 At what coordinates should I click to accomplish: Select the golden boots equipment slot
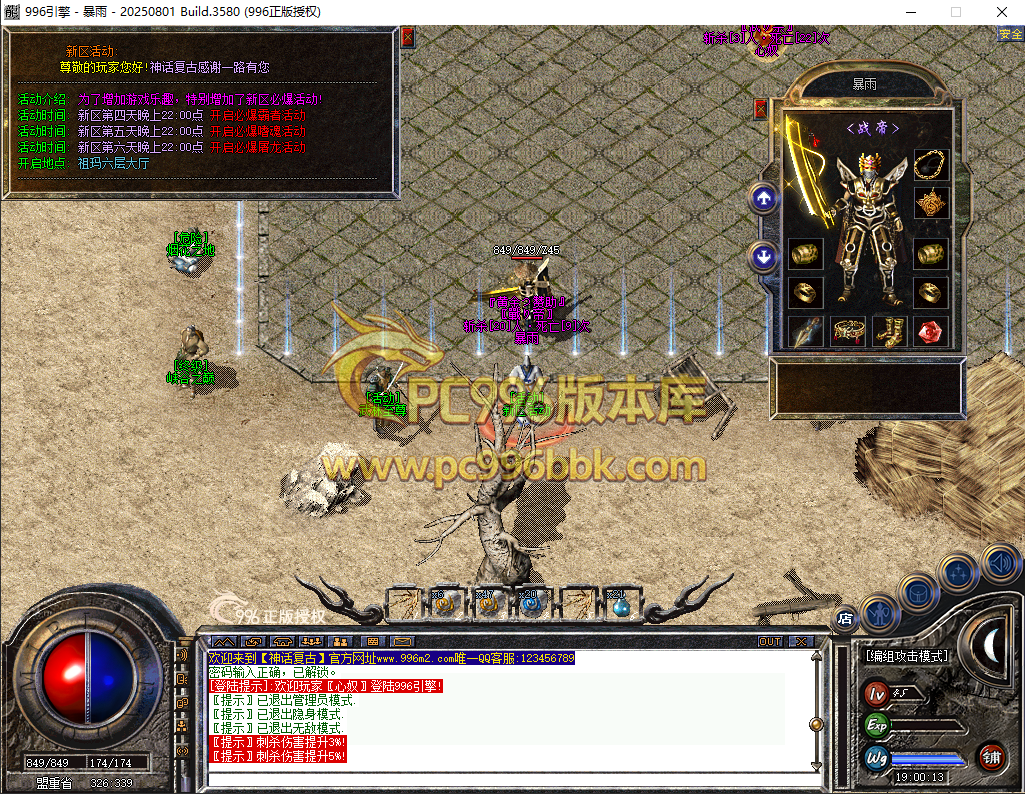coord(889,331)
